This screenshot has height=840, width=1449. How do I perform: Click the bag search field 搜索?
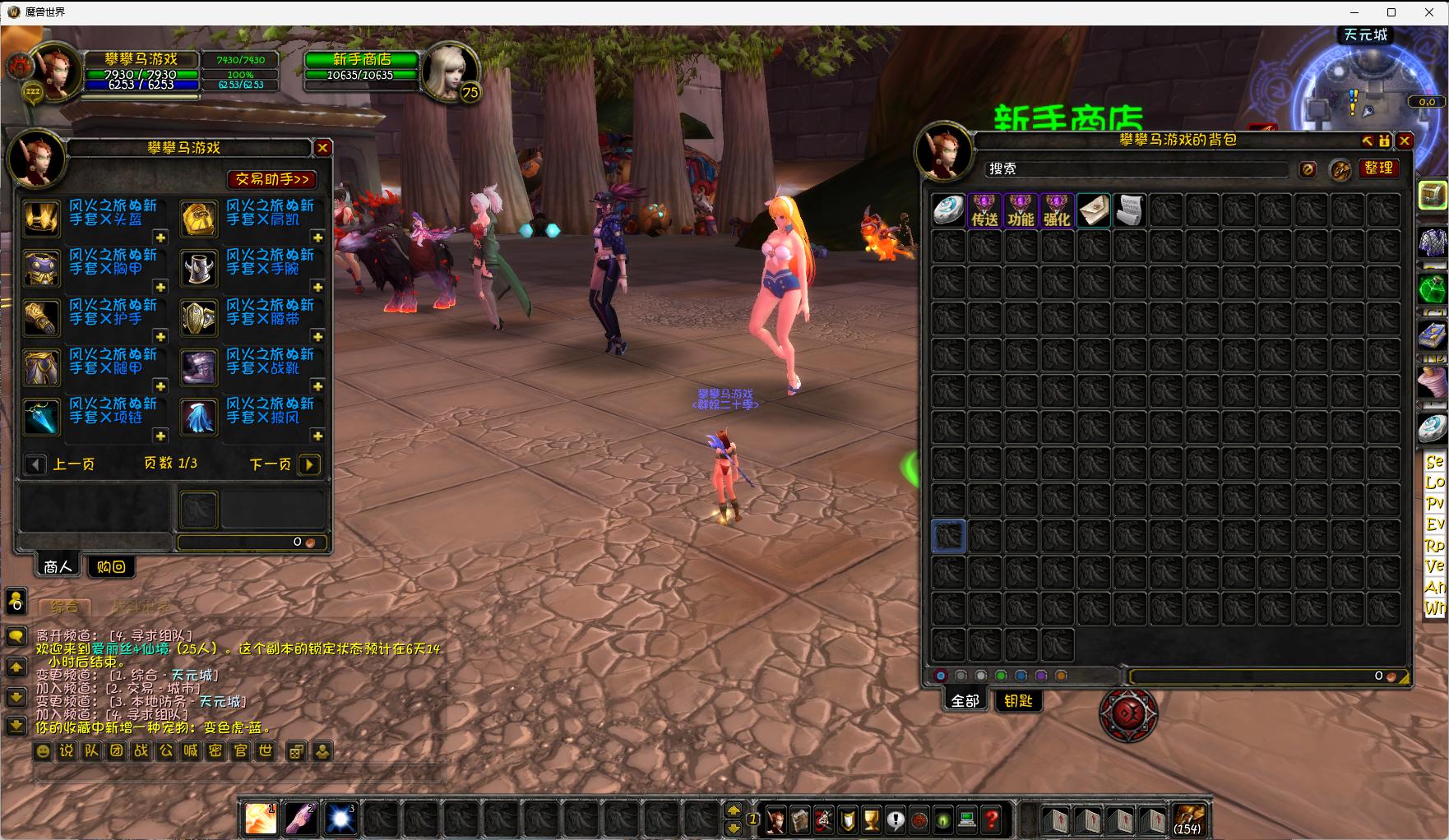click(x=1135, y=168)
